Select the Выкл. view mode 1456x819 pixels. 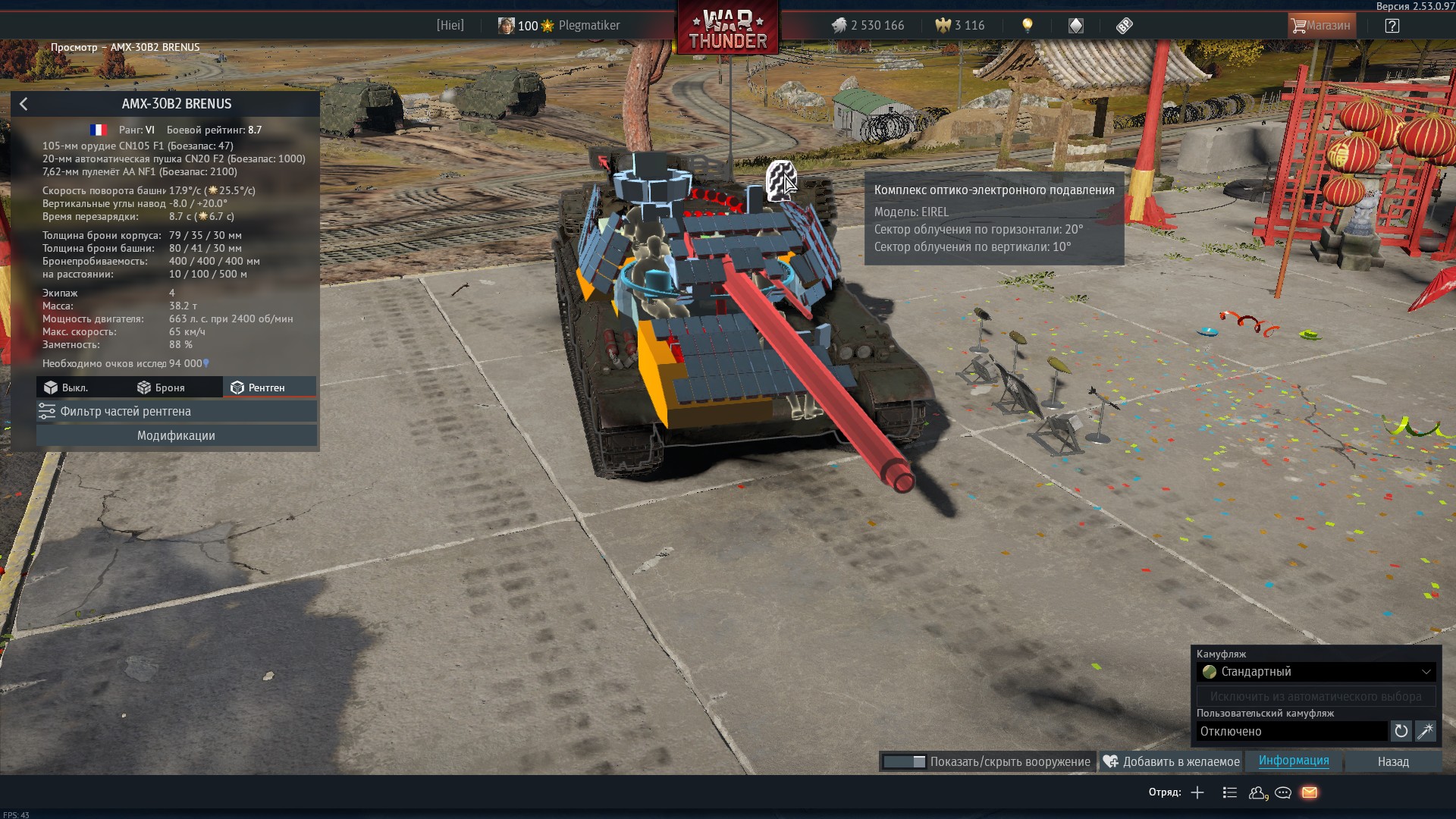pos(66,388)
